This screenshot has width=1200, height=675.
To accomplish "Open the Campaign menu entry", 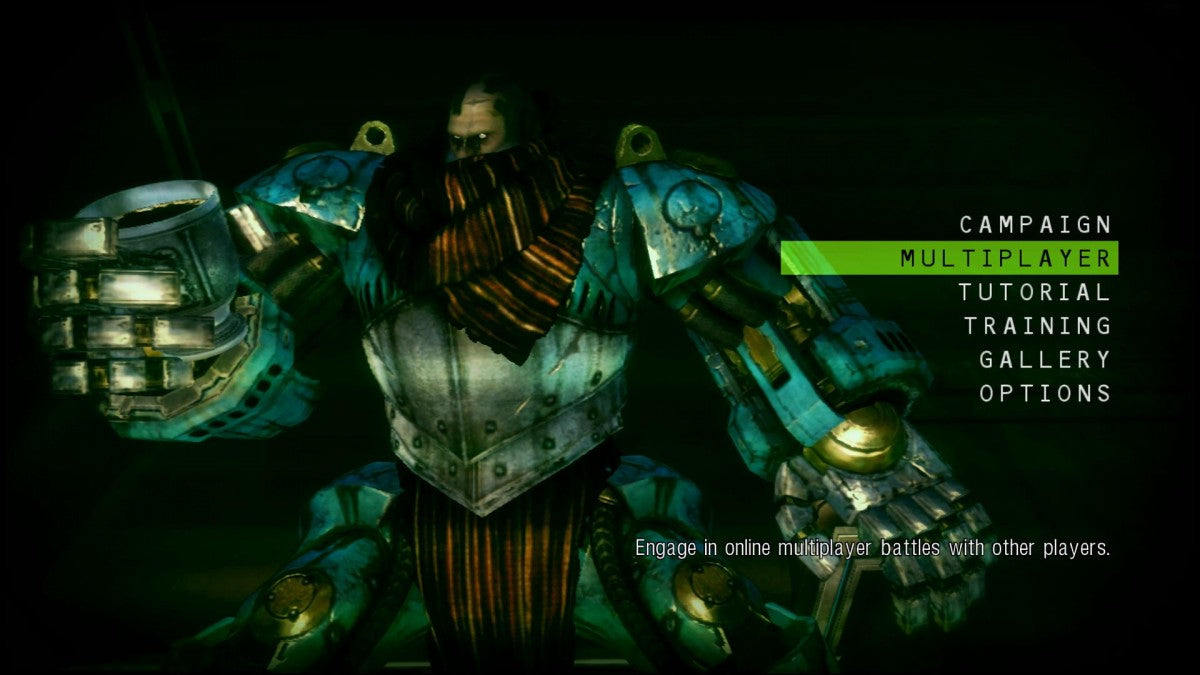I will 1035,224.
